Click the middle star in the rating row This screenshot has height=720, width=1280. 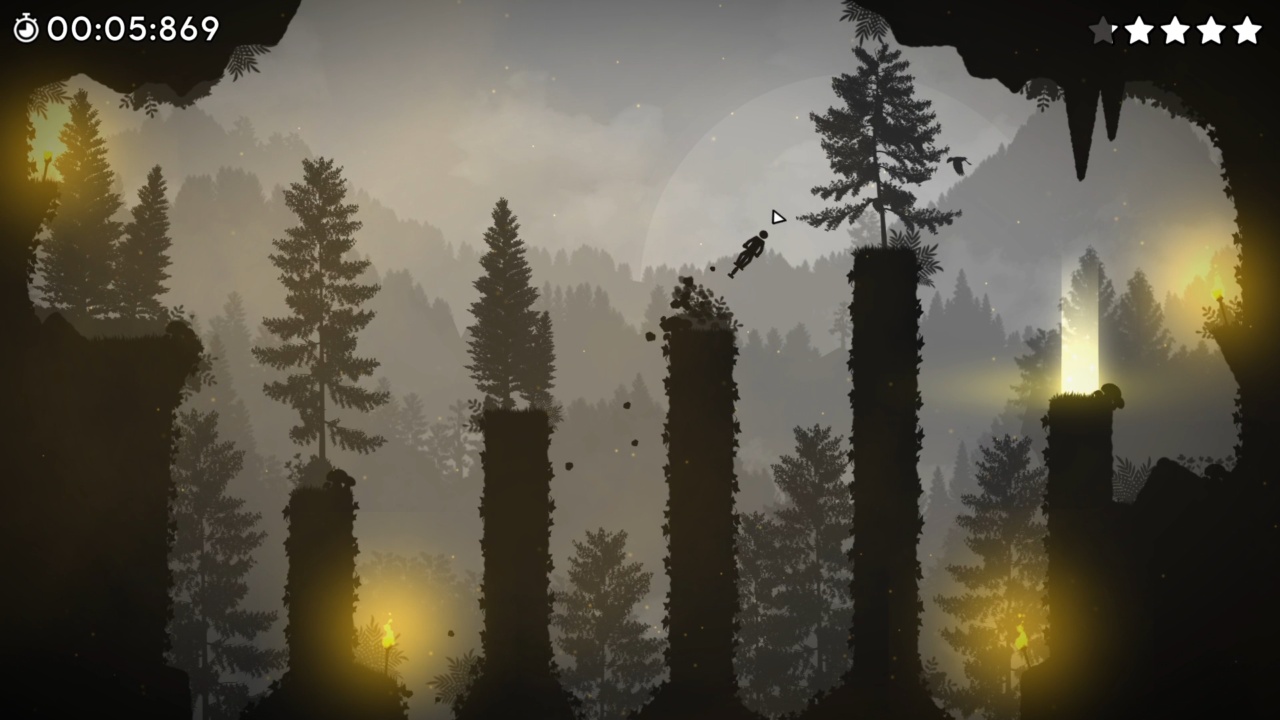1175,31
